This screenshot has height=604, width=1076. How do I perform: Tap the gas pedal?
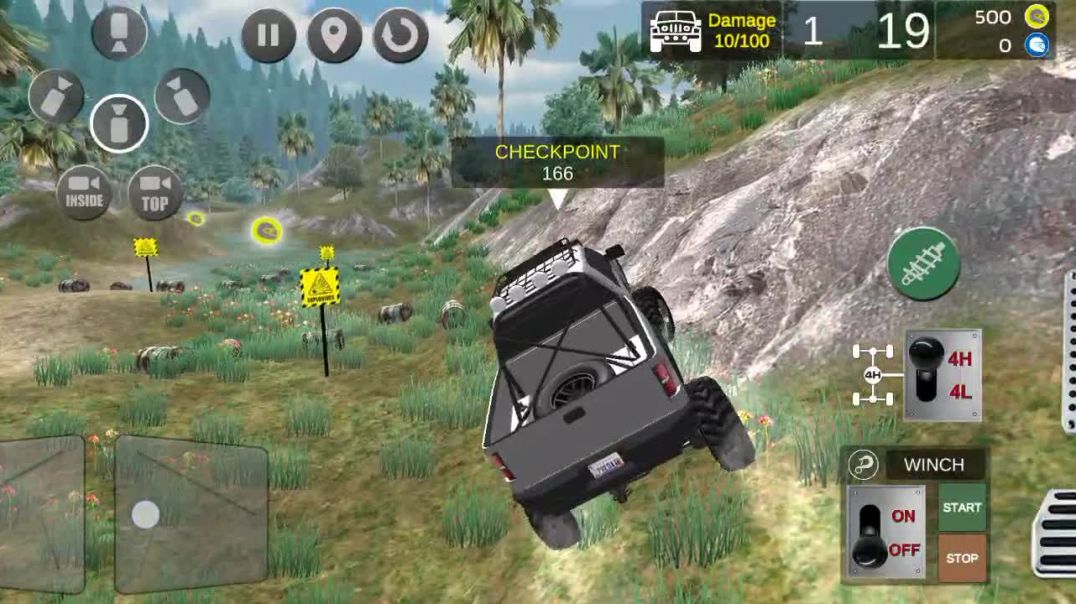1055,534
